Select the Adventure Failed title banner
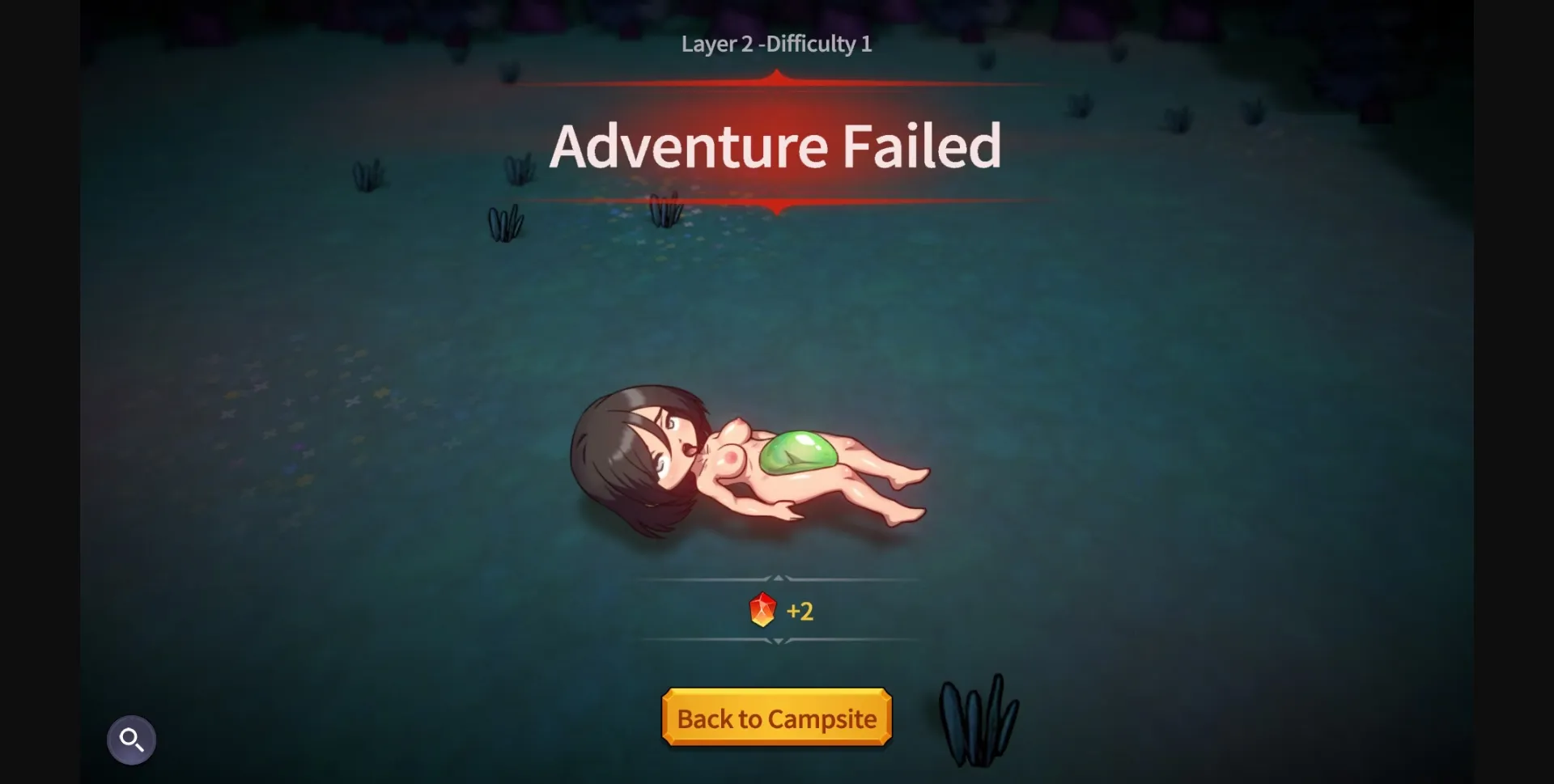Screen dimensions: 1554x784 point(778,146)
